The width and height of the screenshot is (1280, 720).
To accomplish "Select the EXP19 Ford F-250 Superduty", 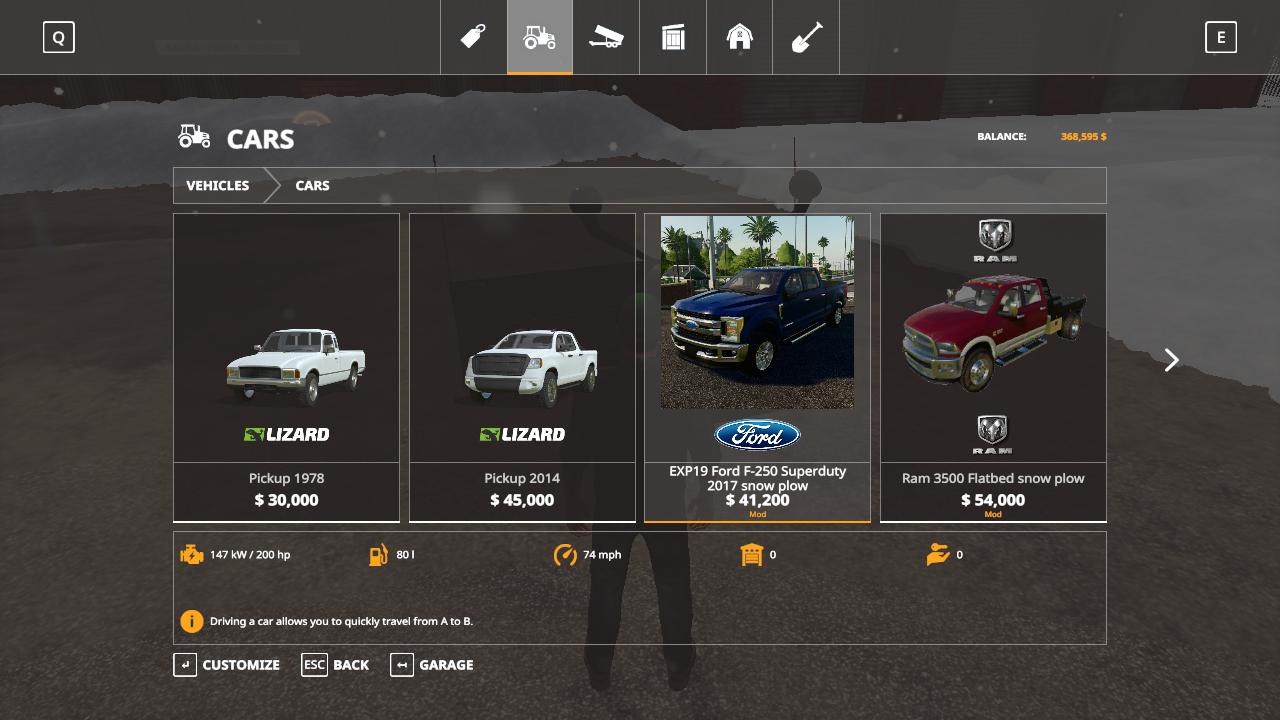I will pyautogui.click(x=757, y=367).
